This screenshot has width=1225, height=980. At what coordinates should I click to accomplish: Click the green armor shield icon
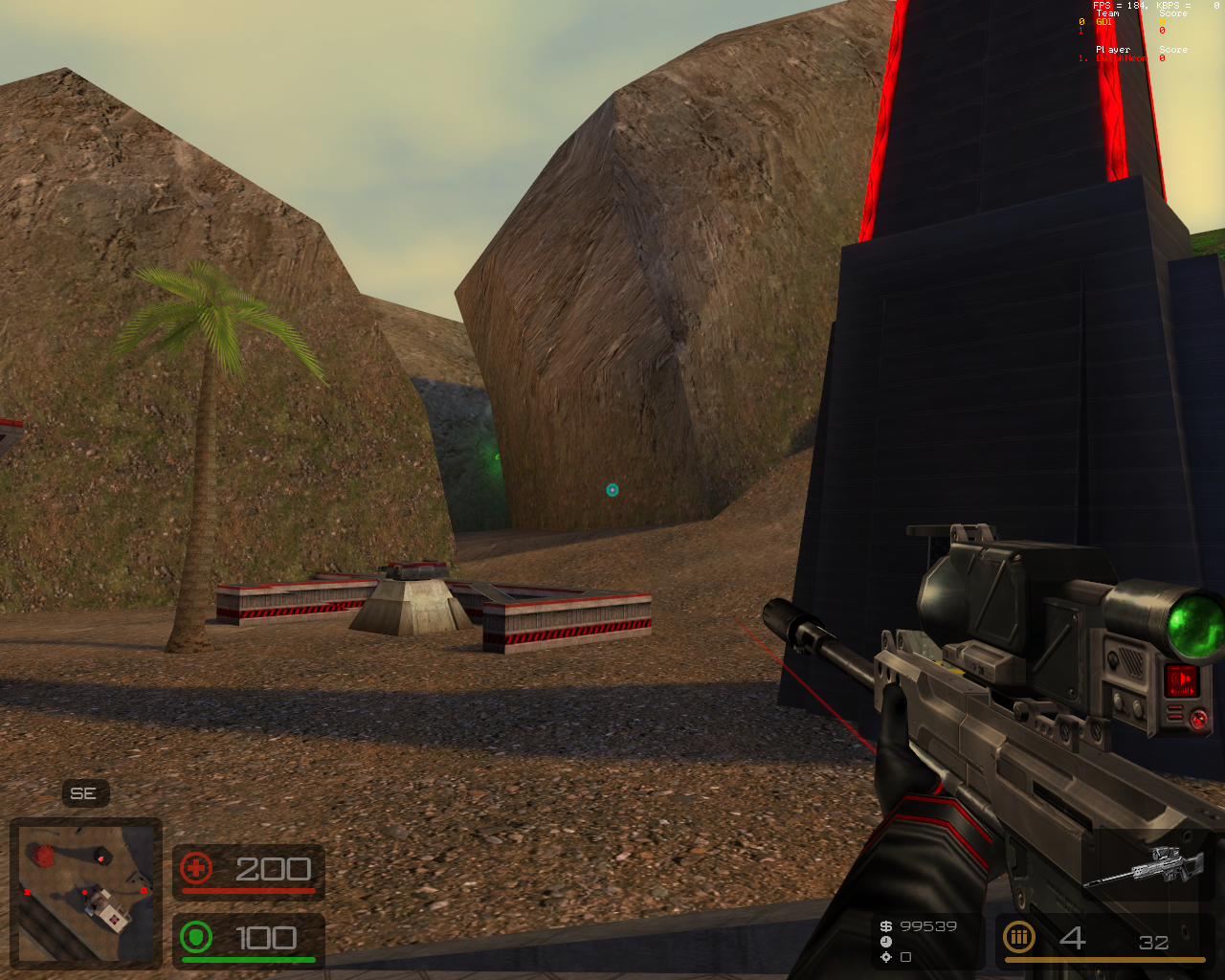(196, 938)
